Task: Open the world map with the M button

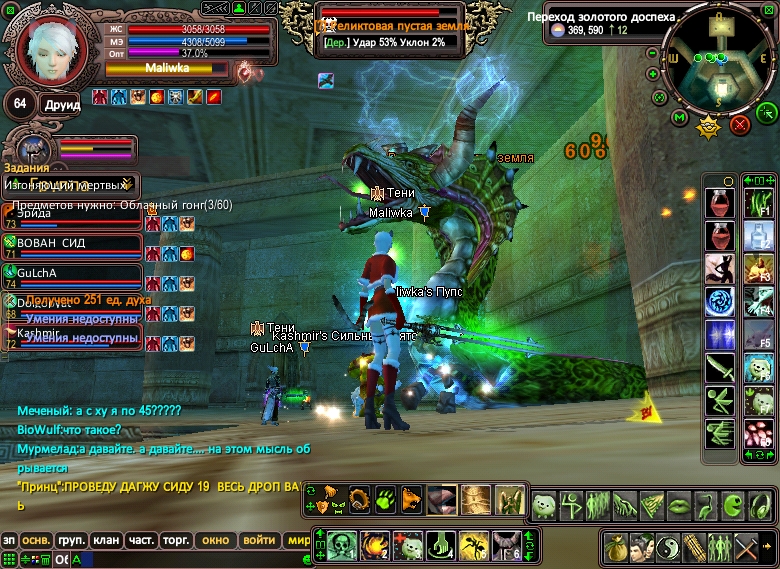Action: point(680,118)
